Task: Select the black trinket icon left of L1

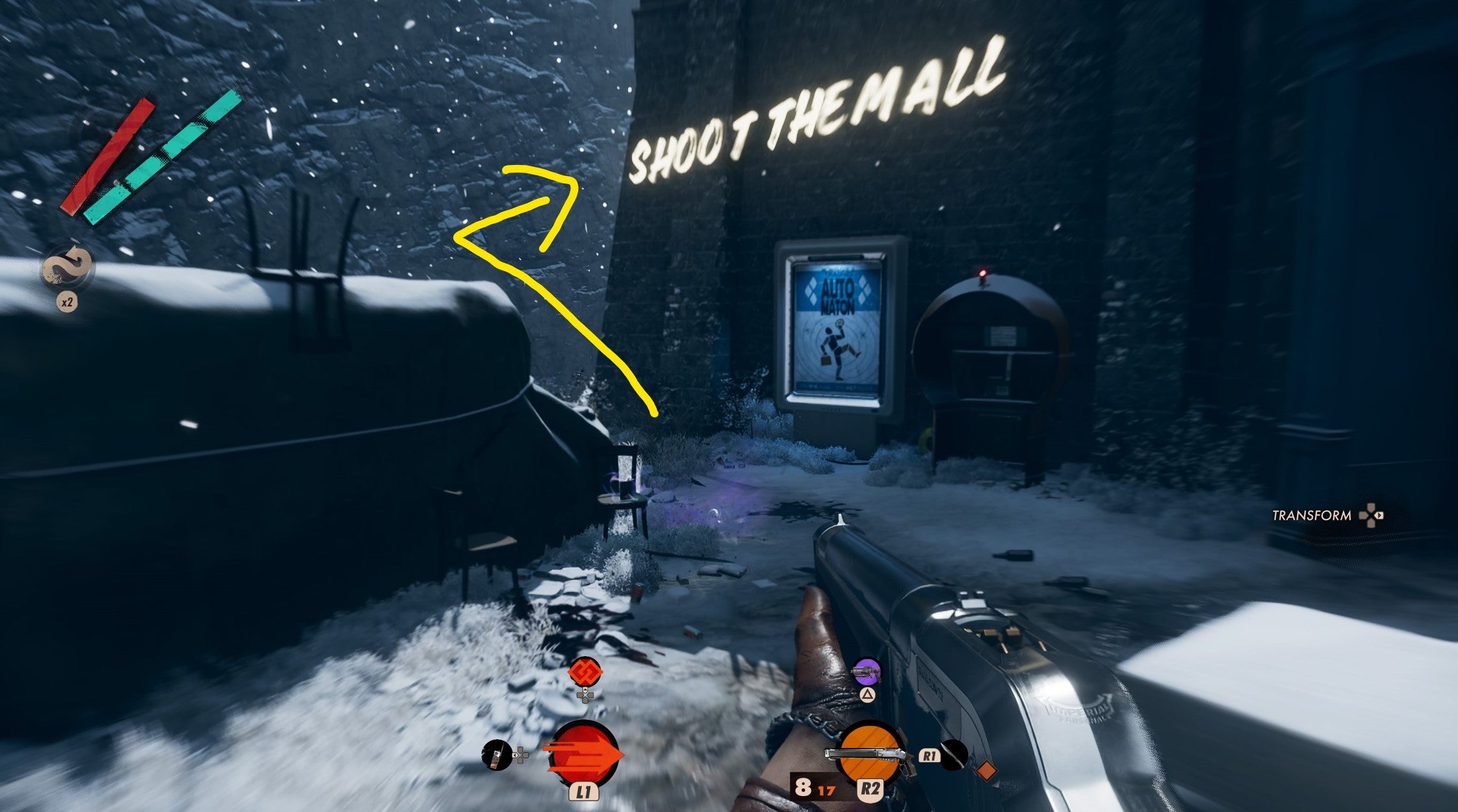Action: point(496,755)
